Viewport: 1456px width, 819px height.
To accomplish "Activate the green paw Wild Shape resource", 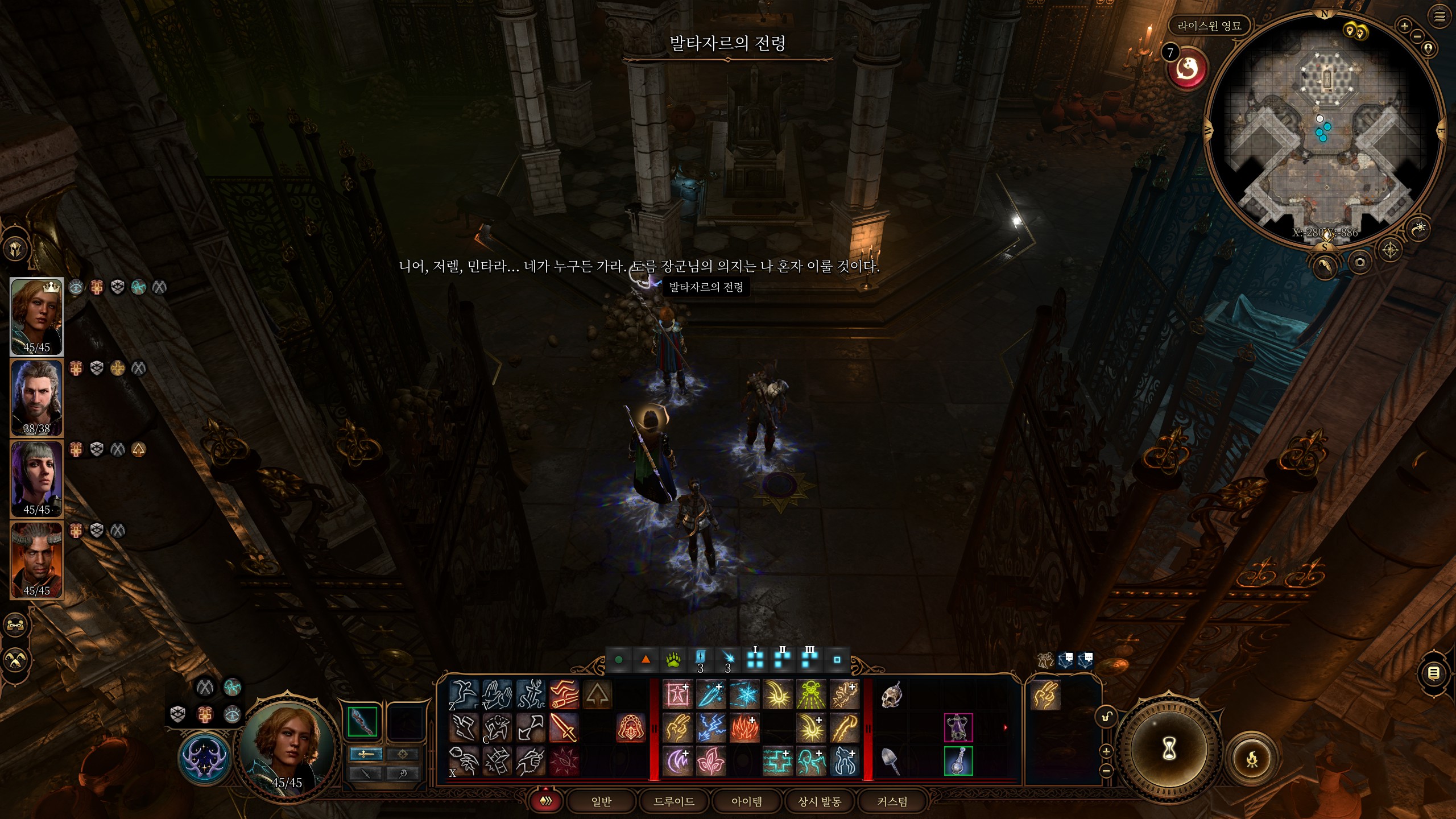I will pyautogui.click(x=673, y=660).
